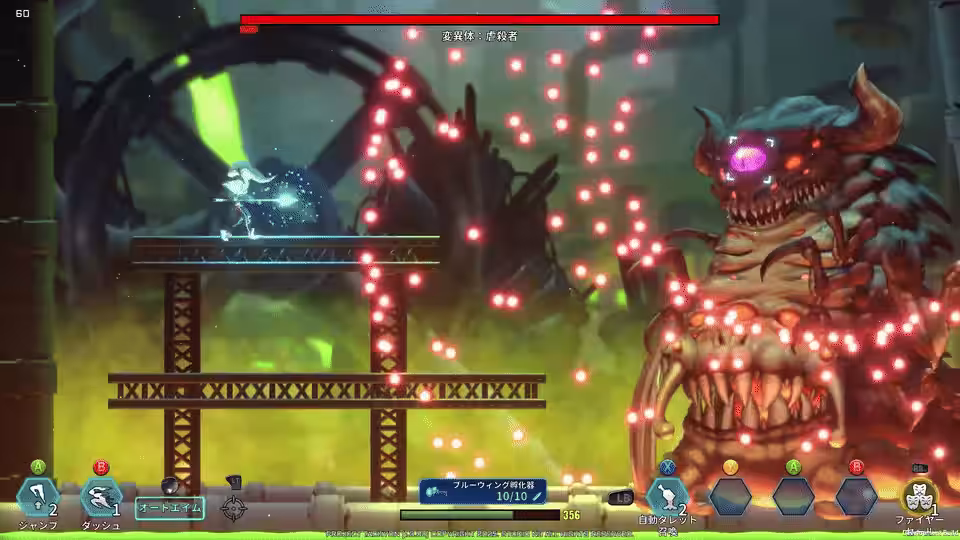Use the Fire (ファイヤー) masks ability
The width and height of the screenshot is (960, 540).
(x=919, y=497)
